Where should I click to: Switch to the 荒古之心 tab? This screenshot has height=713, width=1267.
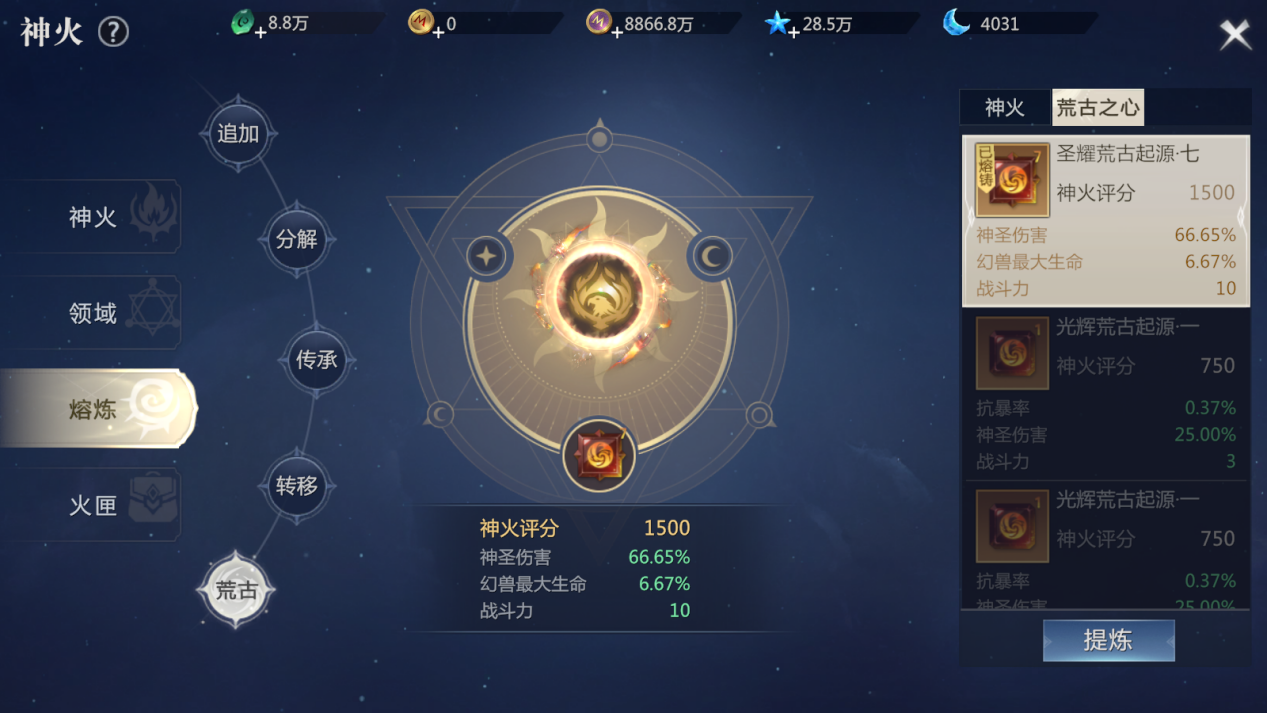tap(1097, 108)
